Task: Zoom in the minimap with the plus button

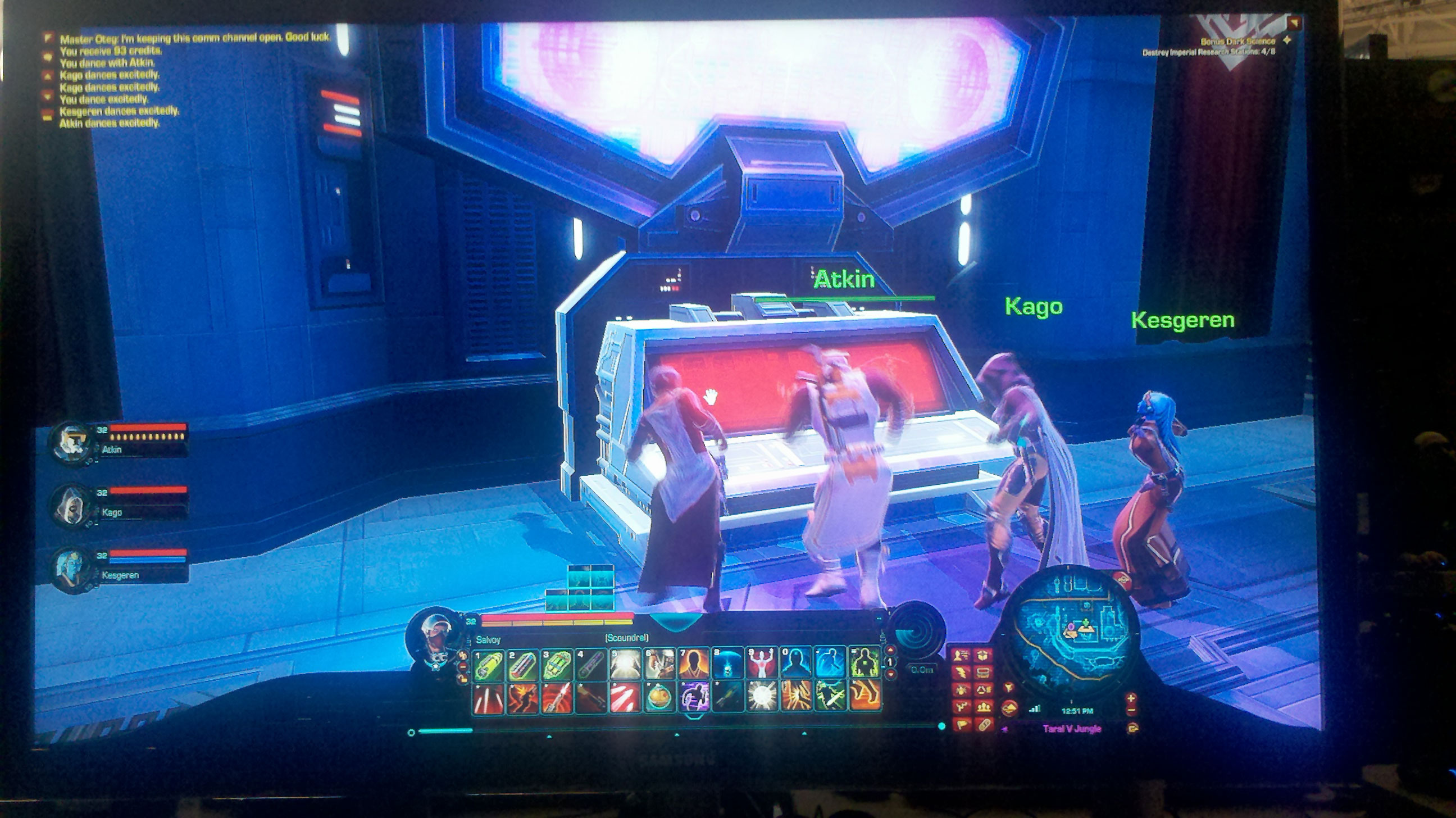Action: (1131, 699)
